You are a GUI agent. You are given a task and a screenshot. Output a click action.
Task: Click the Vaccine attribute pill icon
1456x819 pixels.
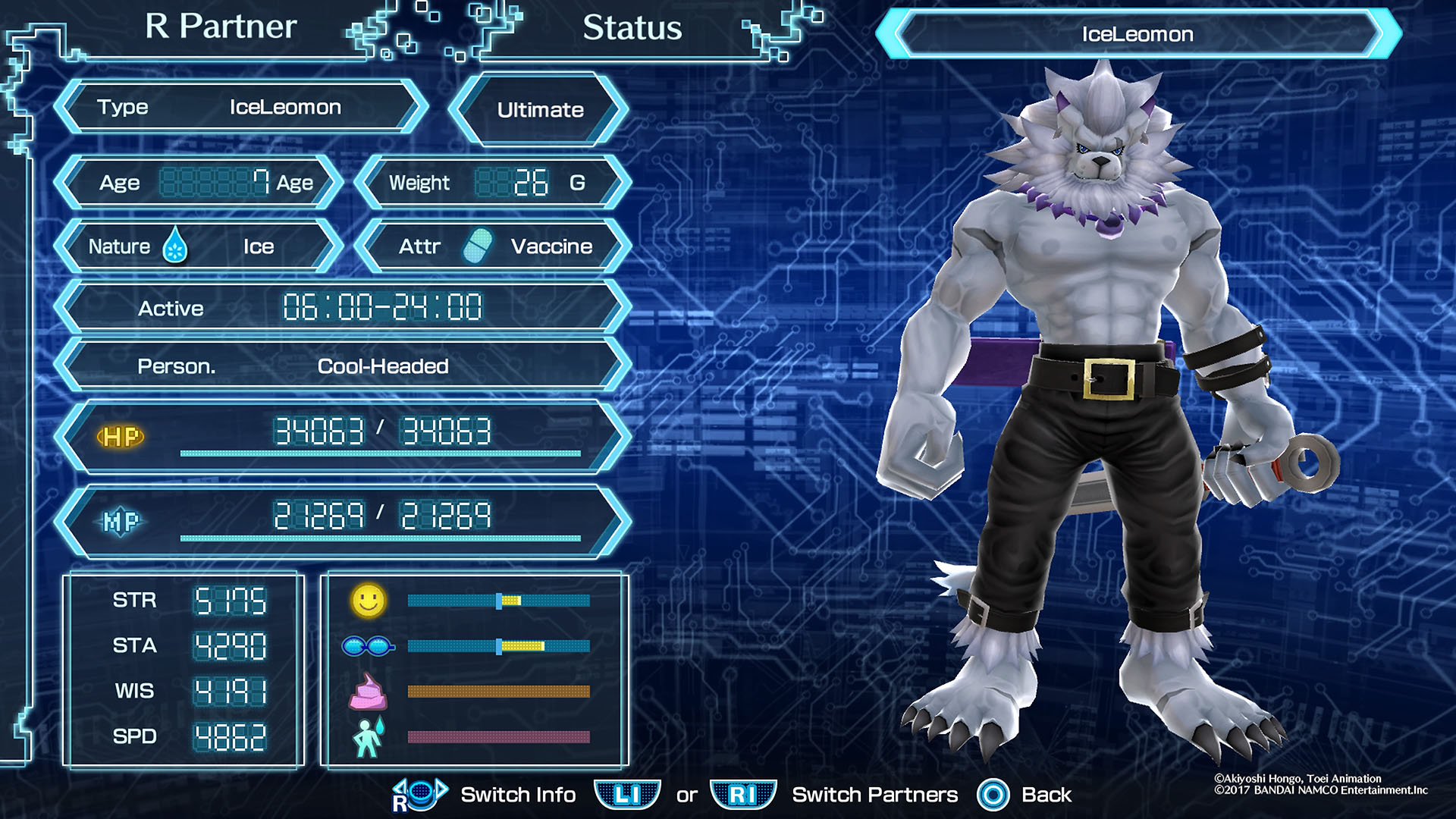(x=478, y=246)
